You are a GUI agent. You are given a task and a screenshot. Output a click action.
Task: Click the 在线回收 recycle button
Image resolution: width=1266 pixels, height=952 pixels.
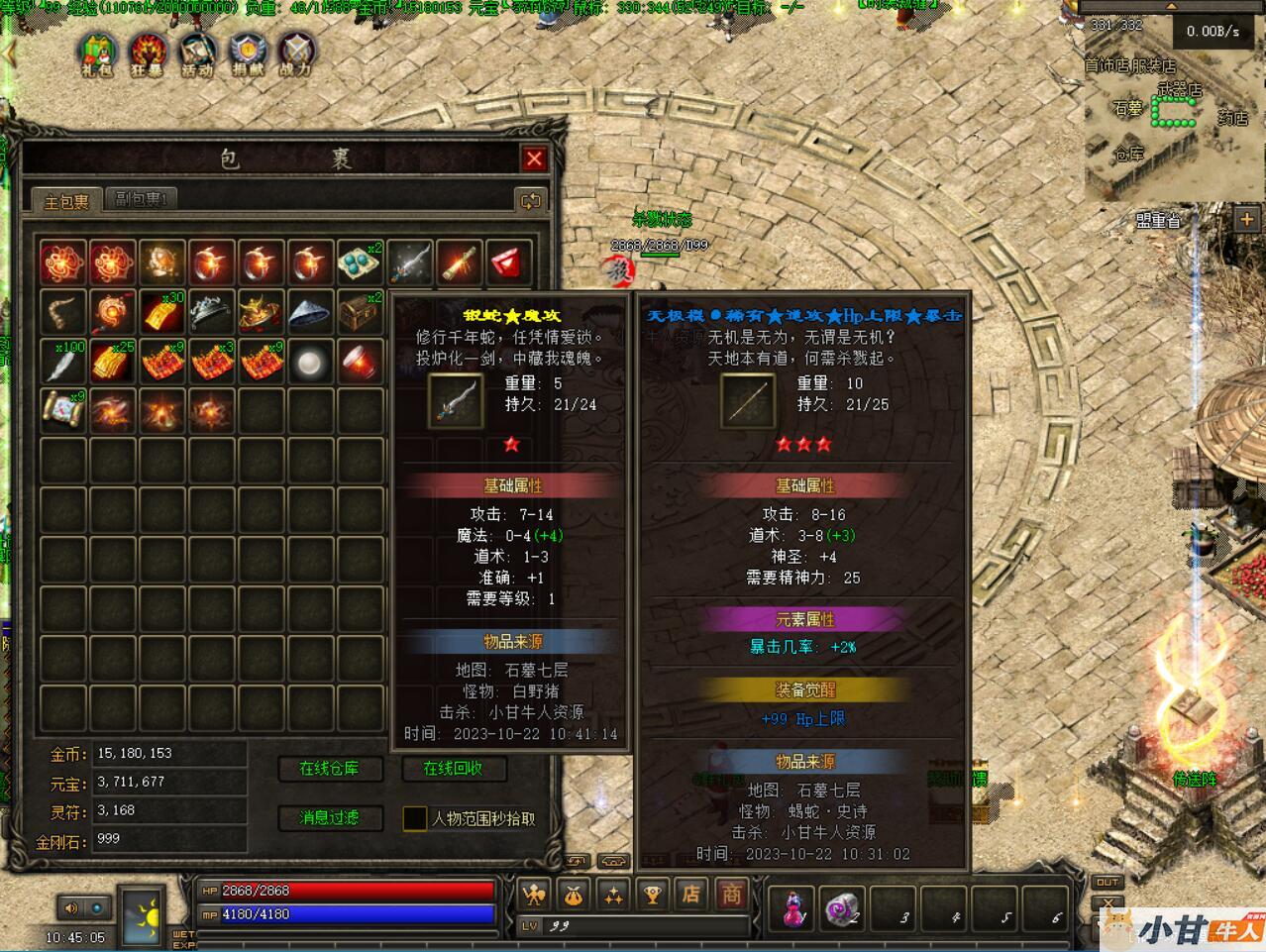coord(453,769)
